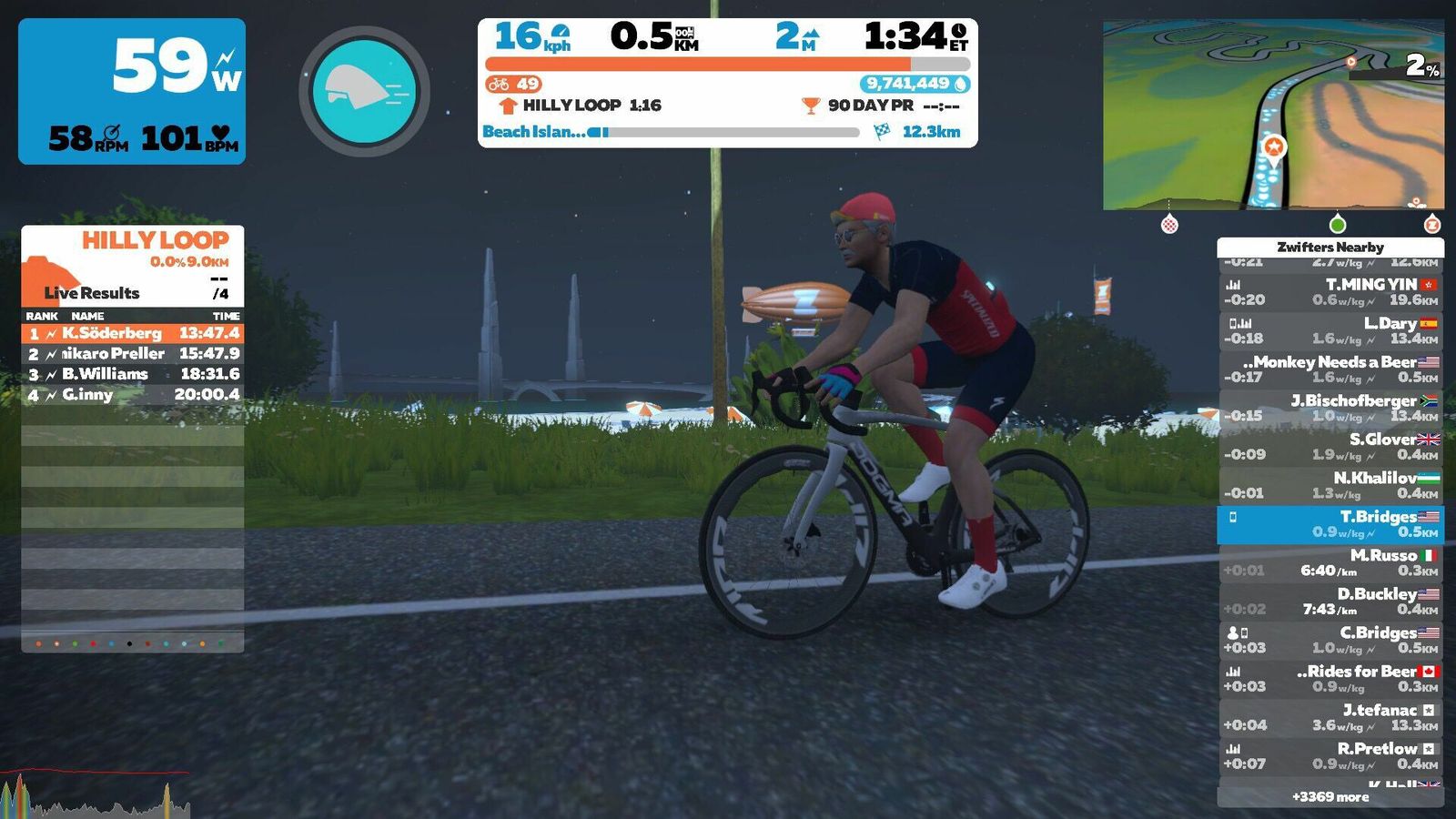Choose L.Dary from Zwifters Nearby
This screenshot has height=819, width=1456.
point(1330,330)
